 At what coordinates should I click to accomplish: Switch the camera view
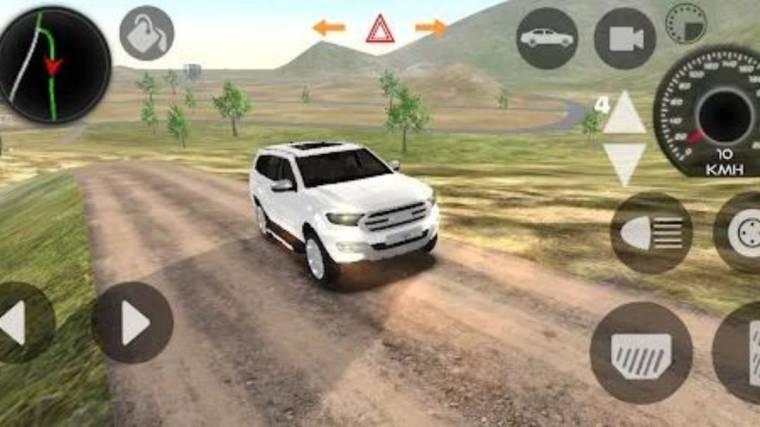(625, 38)
